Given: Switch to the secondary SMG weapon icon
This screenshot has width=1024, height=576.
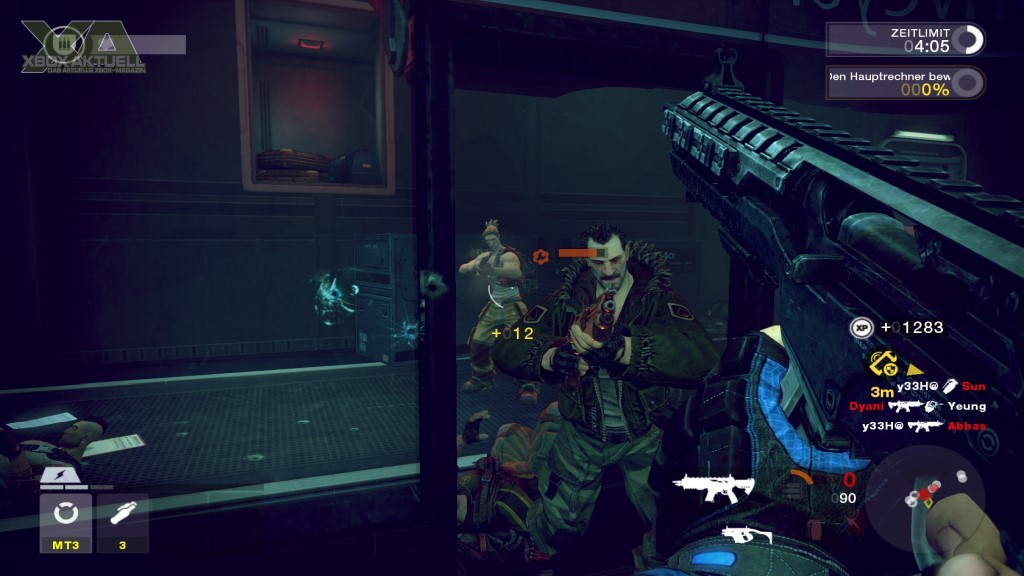Looking at the screenshot, I should tap(745, 537).
